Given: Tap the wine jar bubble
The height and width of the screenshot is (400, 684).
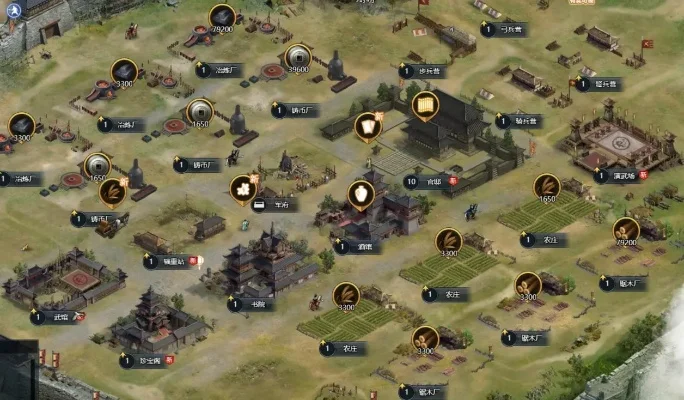Looking at the screenshot, I should 360,193.
